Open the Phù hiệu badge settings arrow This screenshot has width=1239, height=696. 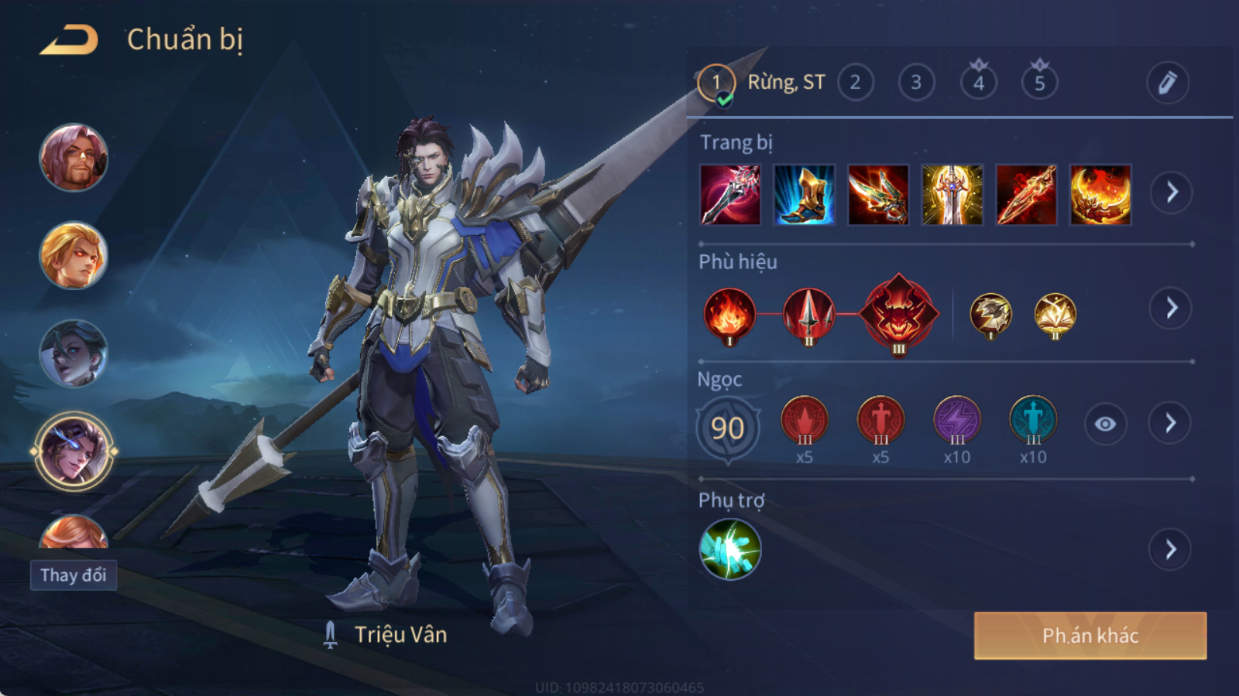coord(1170,308)
